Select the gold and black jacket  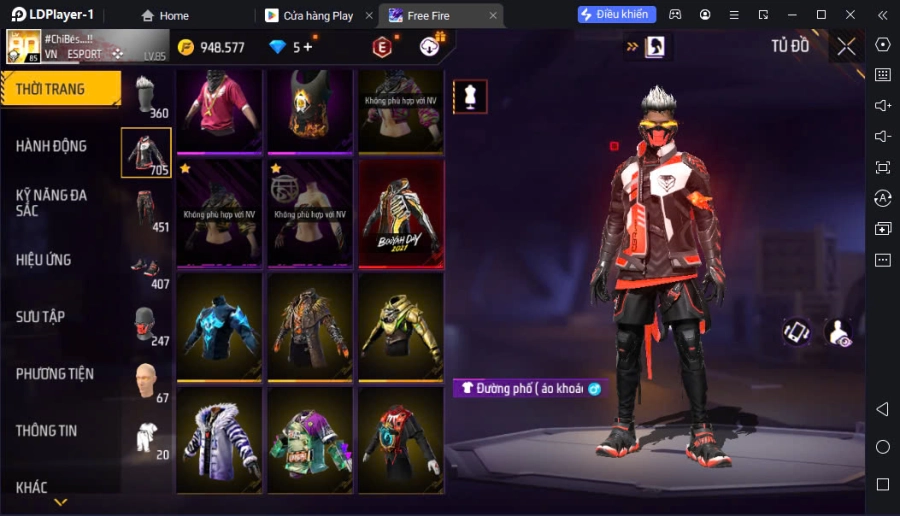click(400, 325)
